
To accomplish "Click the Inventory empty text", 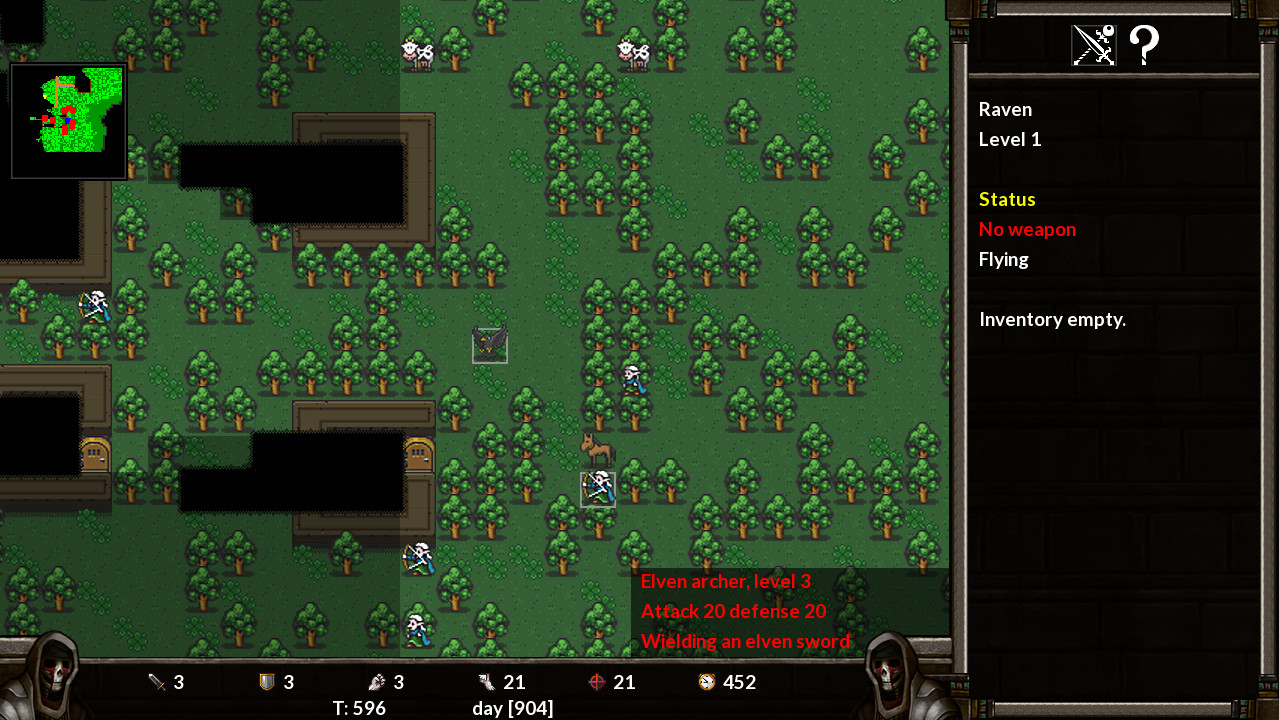I will point(1052,319).
